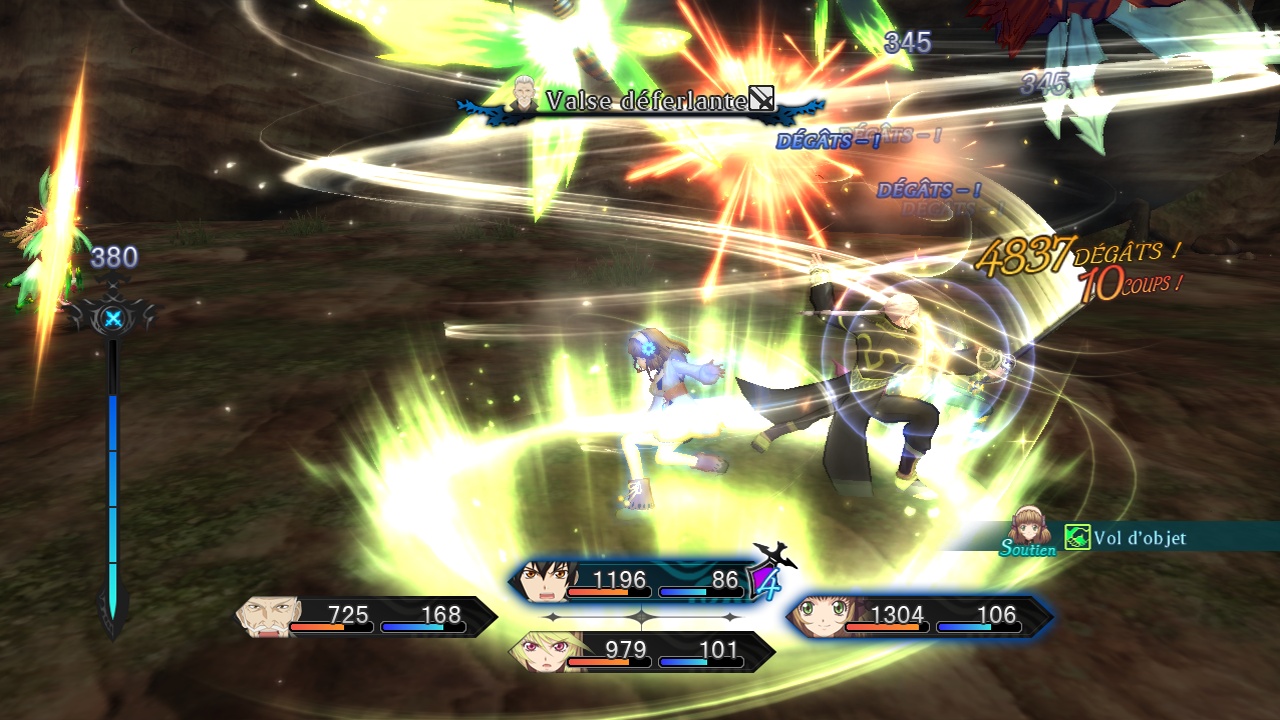Click the Soutien support character portrait
This screenshot has width=1280, height=720.
1031,527
